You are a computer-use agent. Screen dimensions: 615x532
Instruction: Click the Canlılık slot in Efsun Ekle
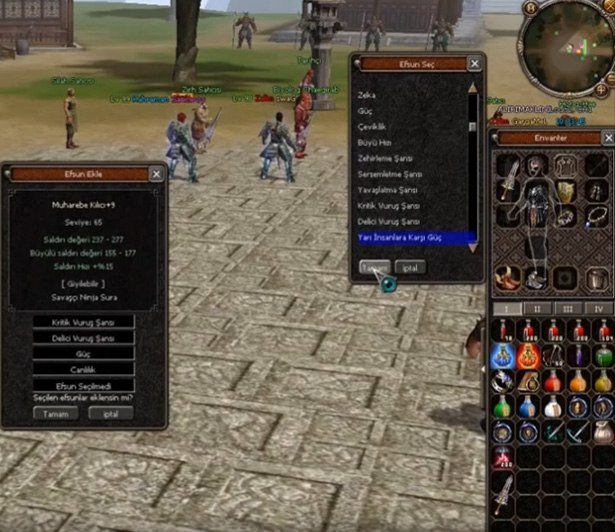[84, 369]
